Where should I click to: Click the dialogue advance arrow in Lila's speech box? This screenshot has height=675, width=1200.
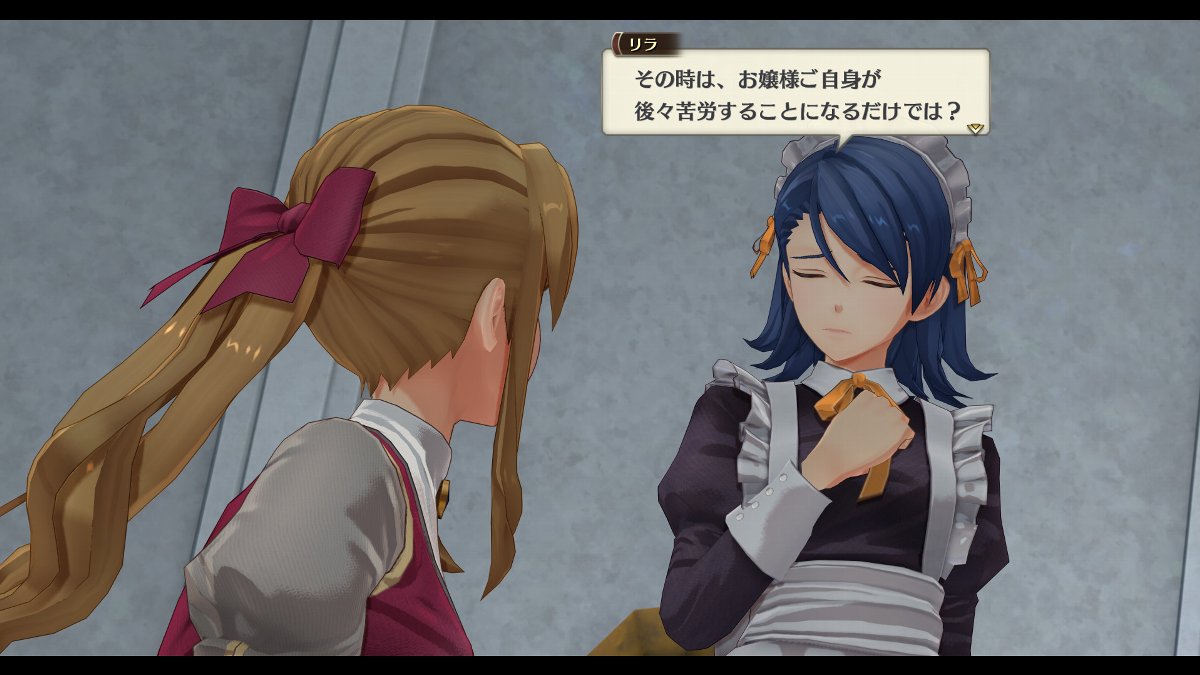point(976,128)
